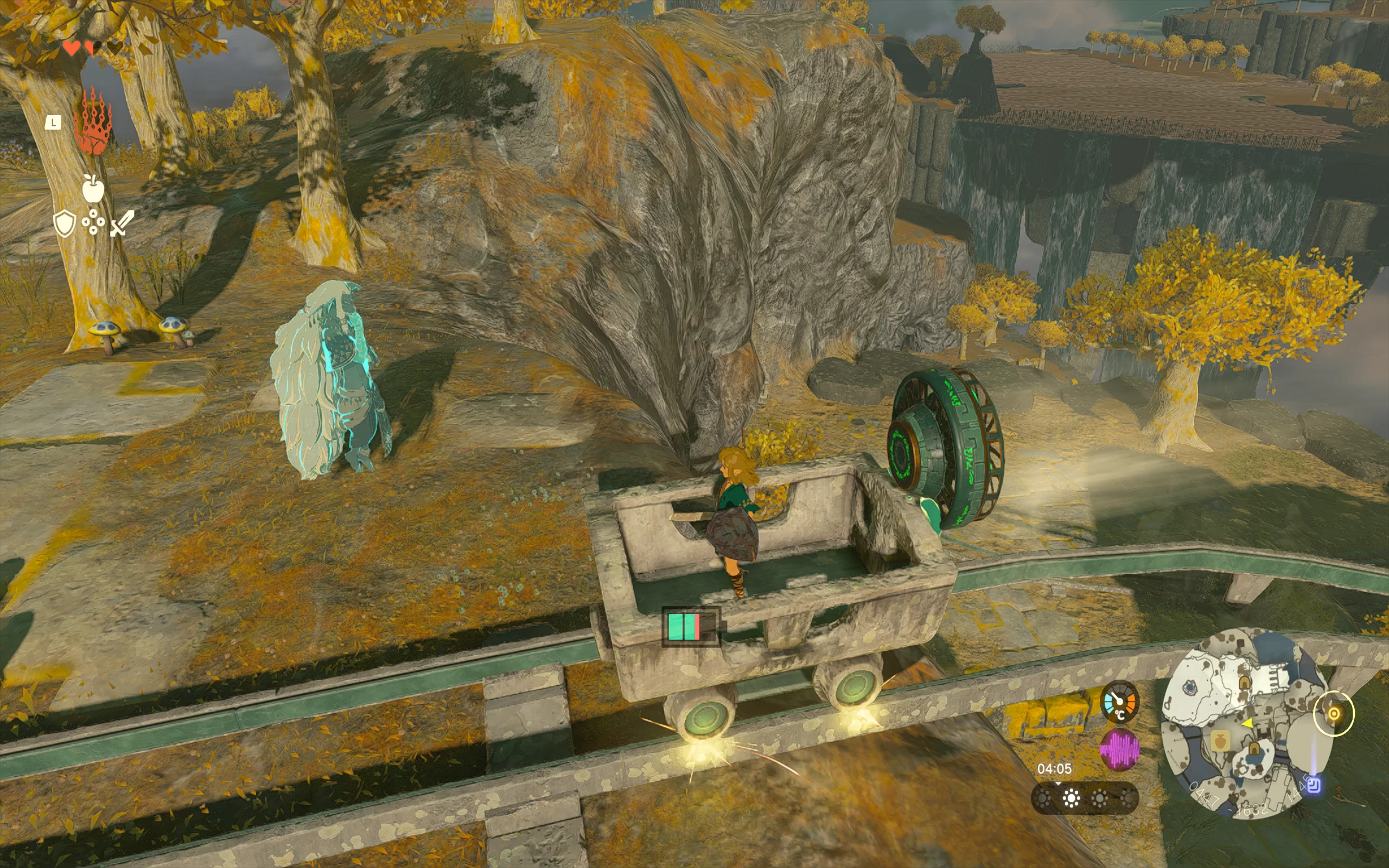Click the yellow ringed objective marker beside the minimap
This screenshot has height=868, width=1389.
click(1334, 713)
